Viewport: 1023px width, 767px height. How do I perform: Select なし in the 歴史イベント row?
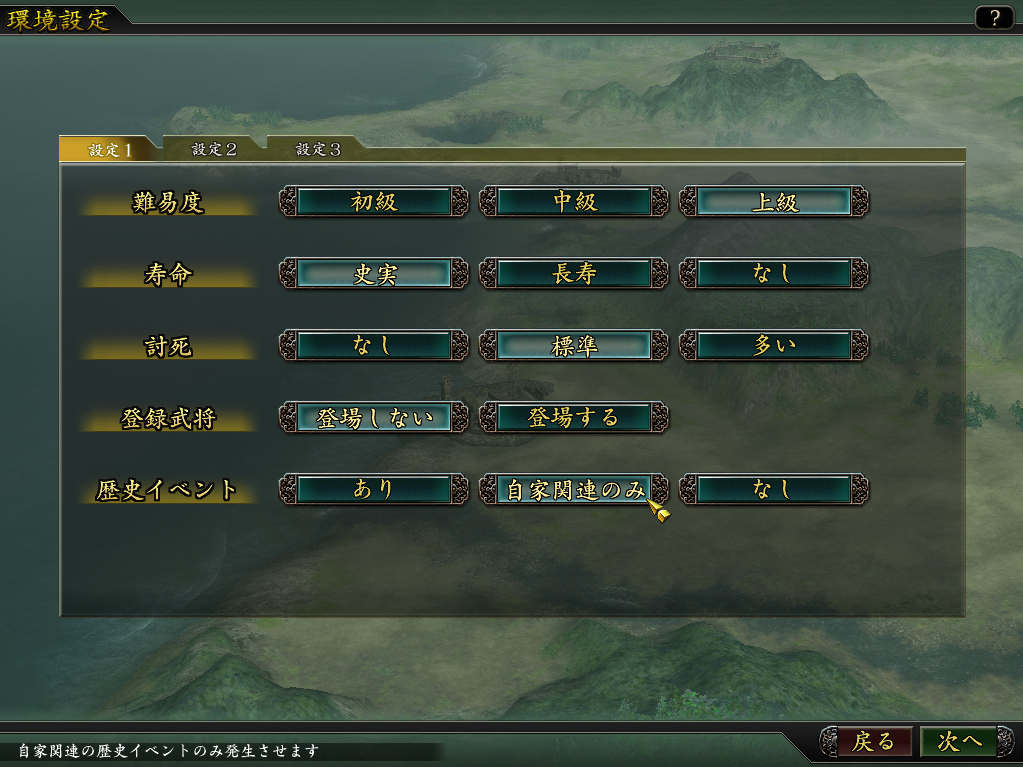(774, 489)
